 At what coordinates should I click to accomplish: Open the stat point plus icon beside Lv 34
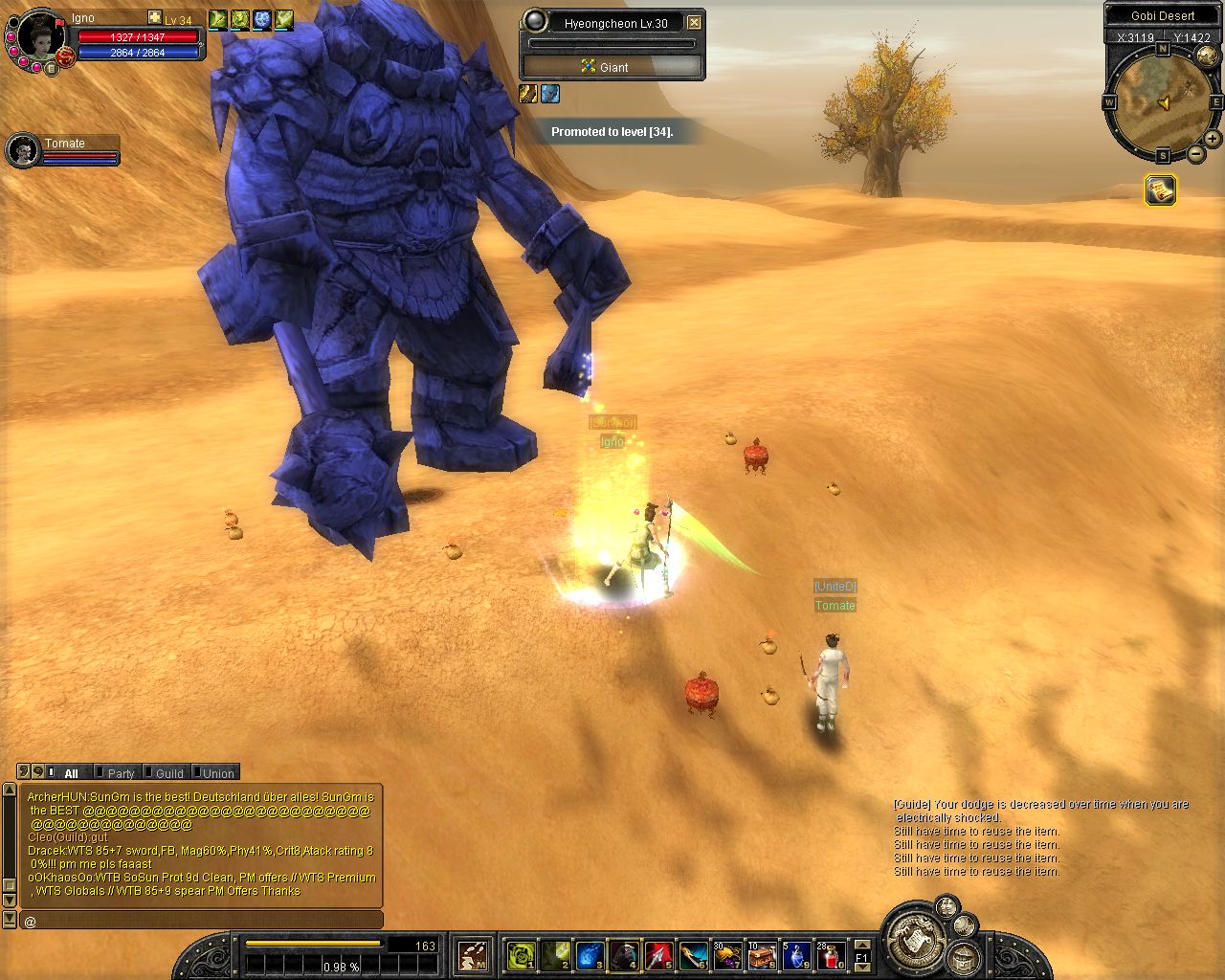coord(155,18)
